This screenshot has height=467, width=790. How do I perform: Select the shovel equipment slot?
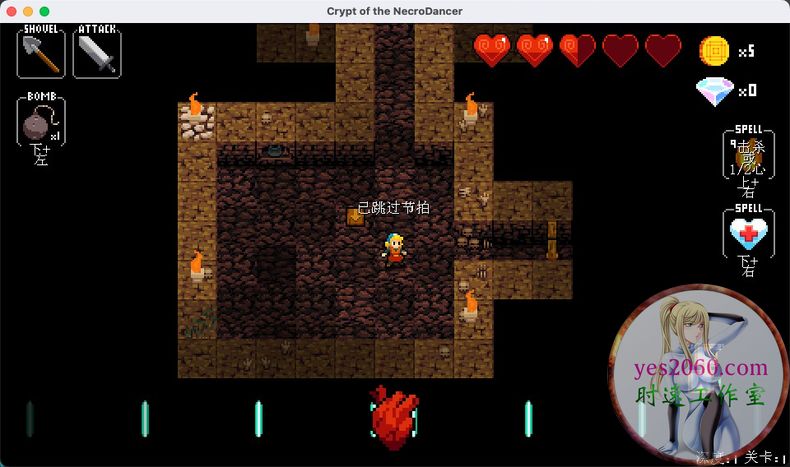pos(41,53)
